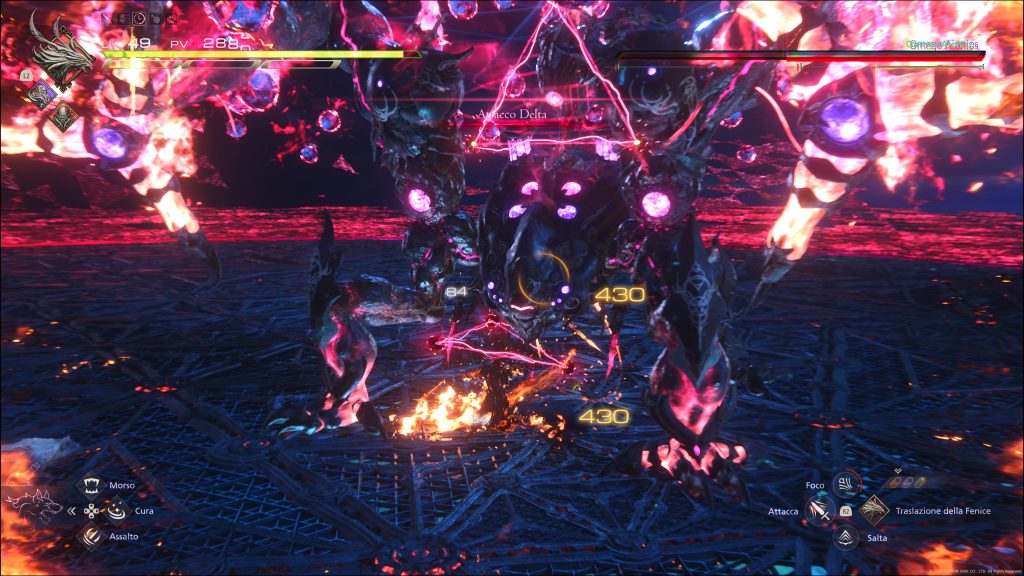Screen dimensions: 1024x576
Task: Choose the Assalto pet command
Action: point(92,536)
